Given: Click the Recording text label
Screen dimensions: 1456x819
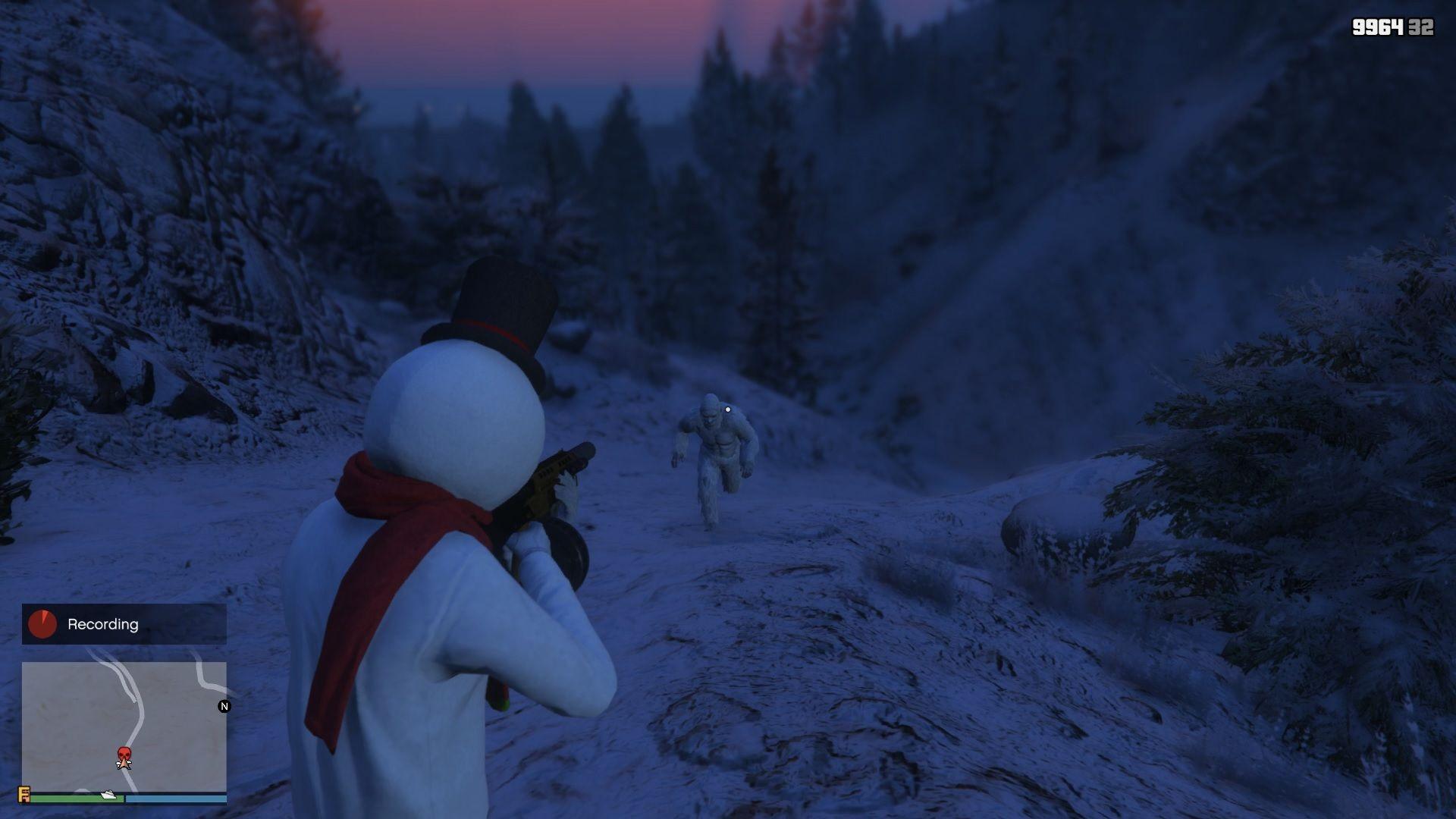Looking at the screenshot, I should pyautogui.click(x=102, y=624).
